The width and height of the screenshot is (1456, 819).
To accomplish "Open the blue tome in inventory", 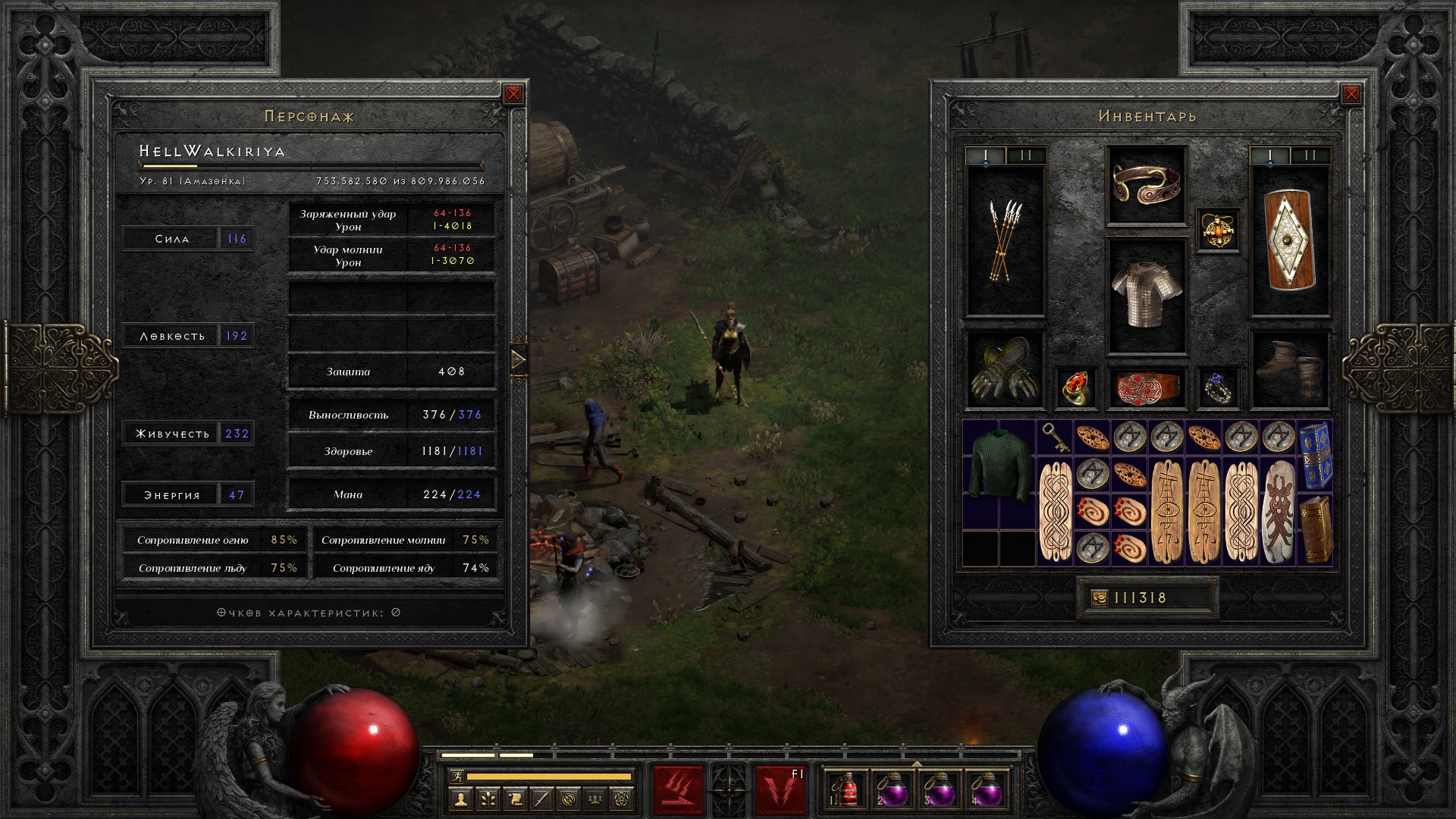I will [1316, 456].
